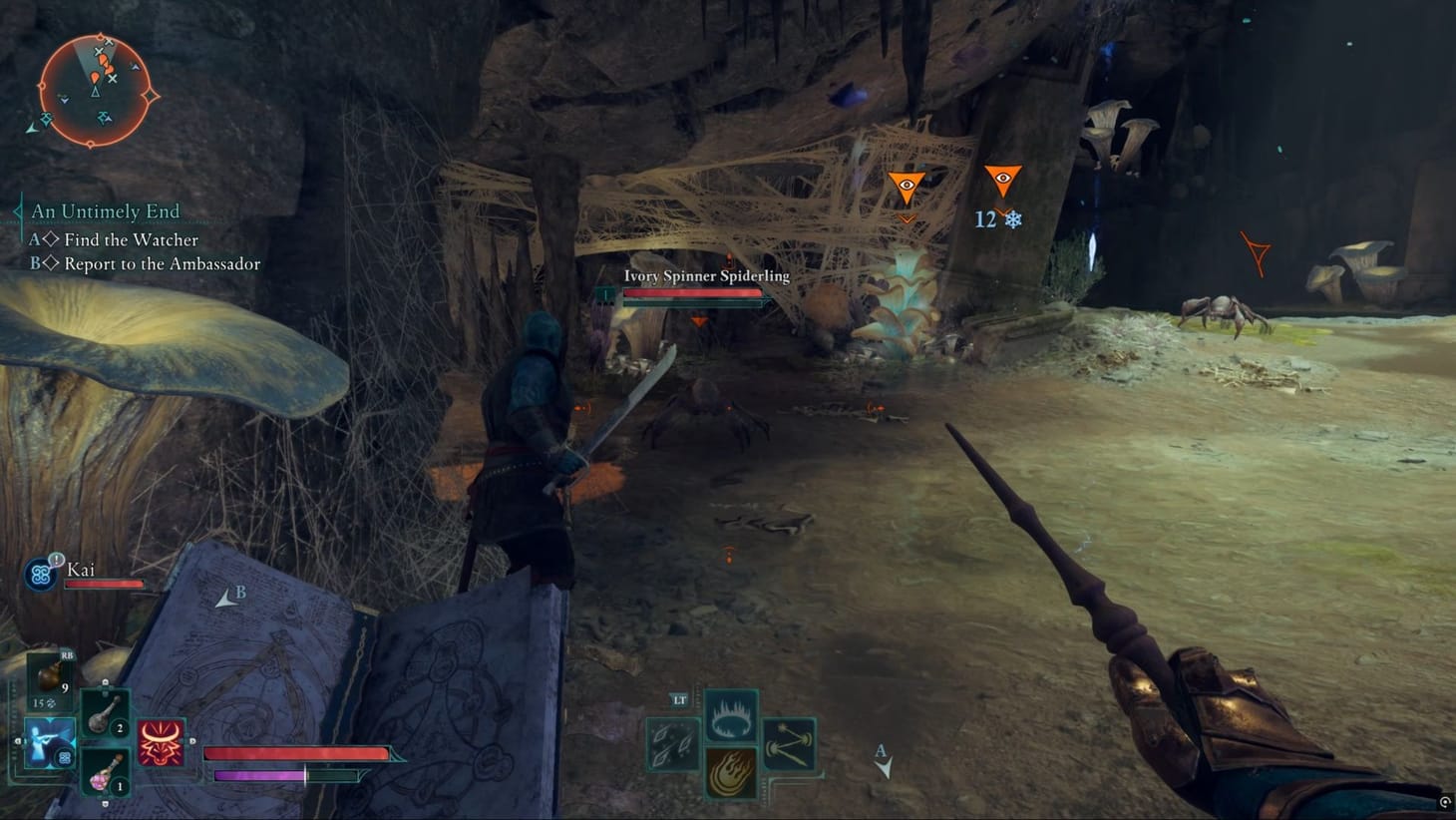The image size is (1456, 820).
Task: Select the Report to the Ambassador objective
Action: [x=161, y=263]
